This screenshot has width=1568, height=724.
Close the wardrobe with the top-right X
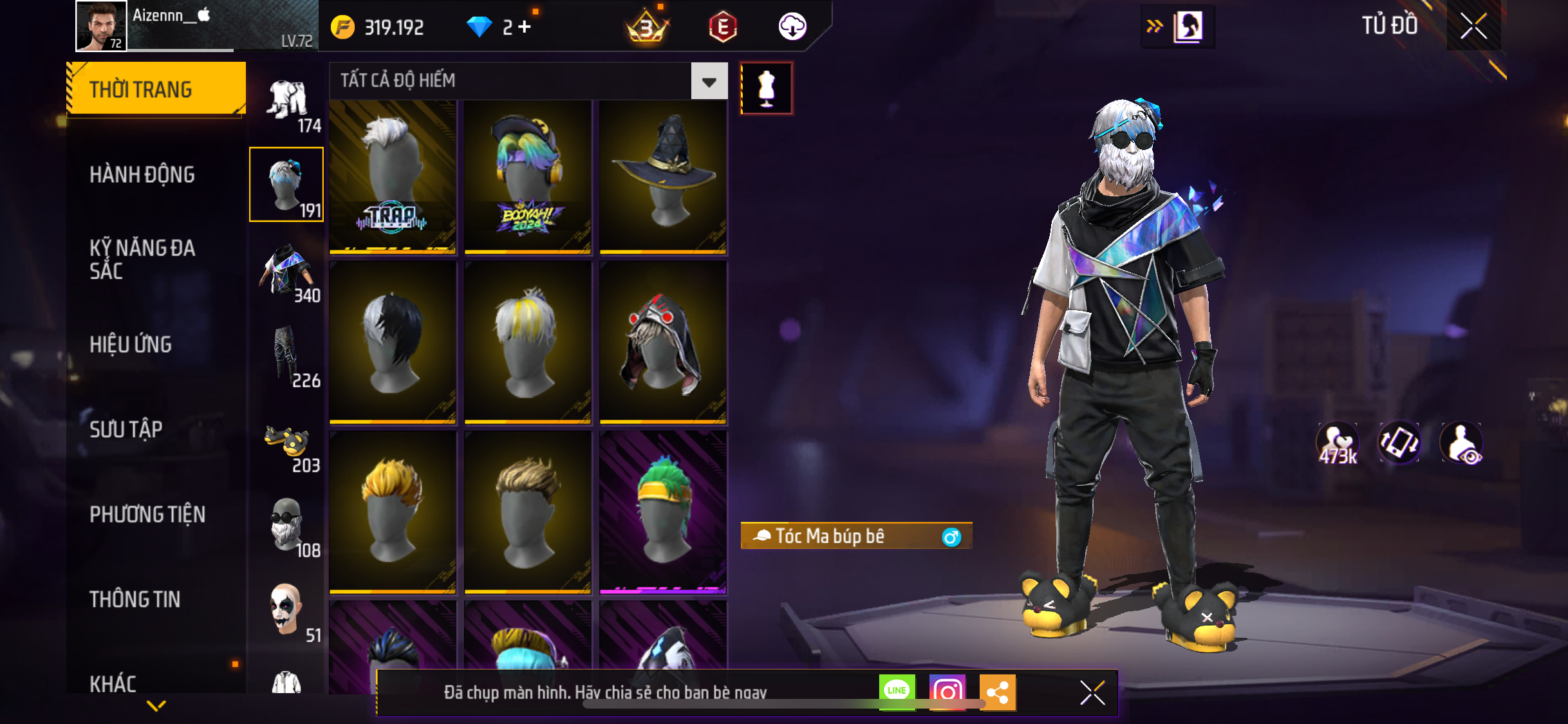1473,26
